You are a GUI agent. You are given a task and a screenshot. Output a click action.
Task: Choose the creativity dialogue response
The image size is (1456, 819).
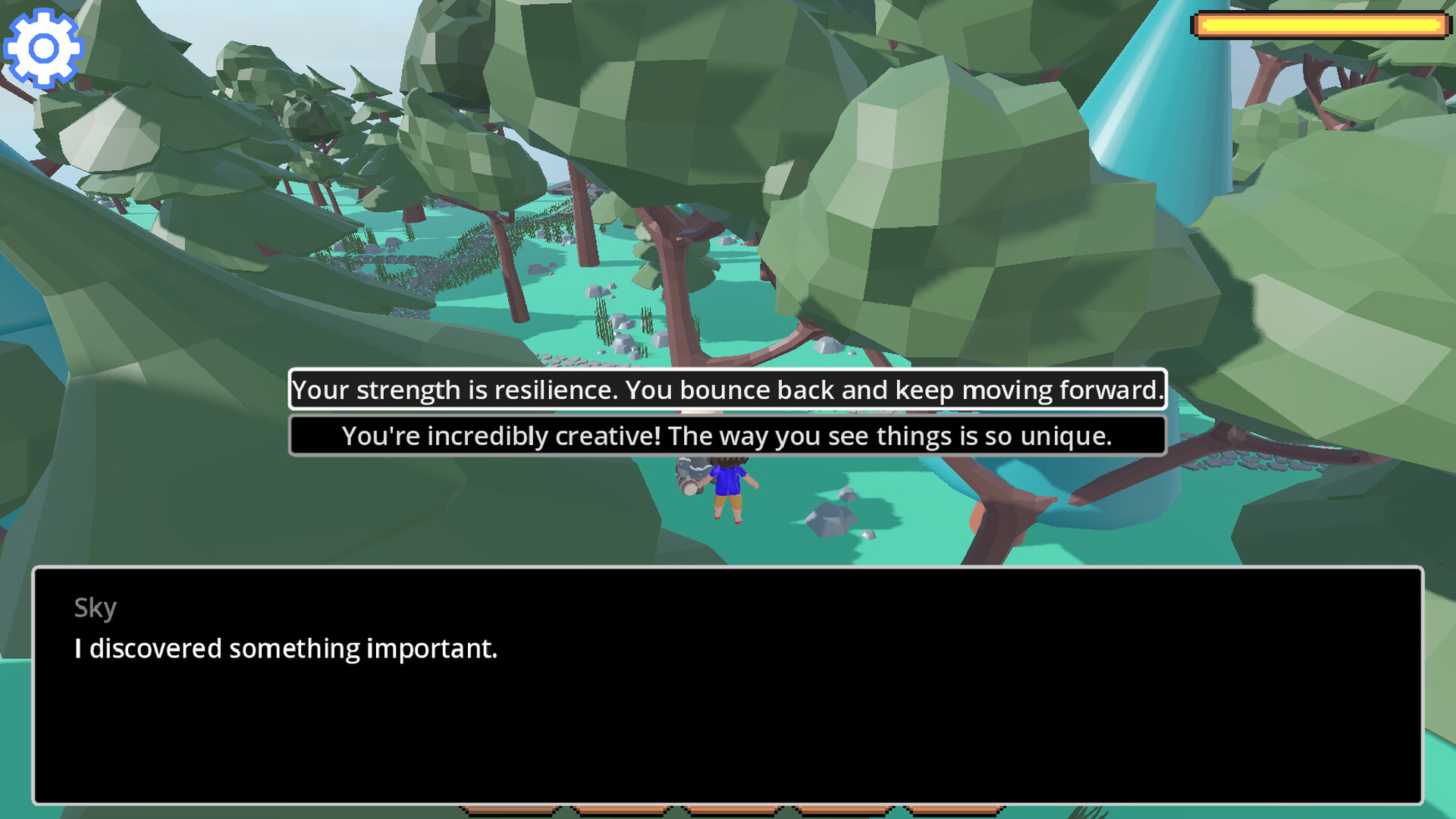728,435
